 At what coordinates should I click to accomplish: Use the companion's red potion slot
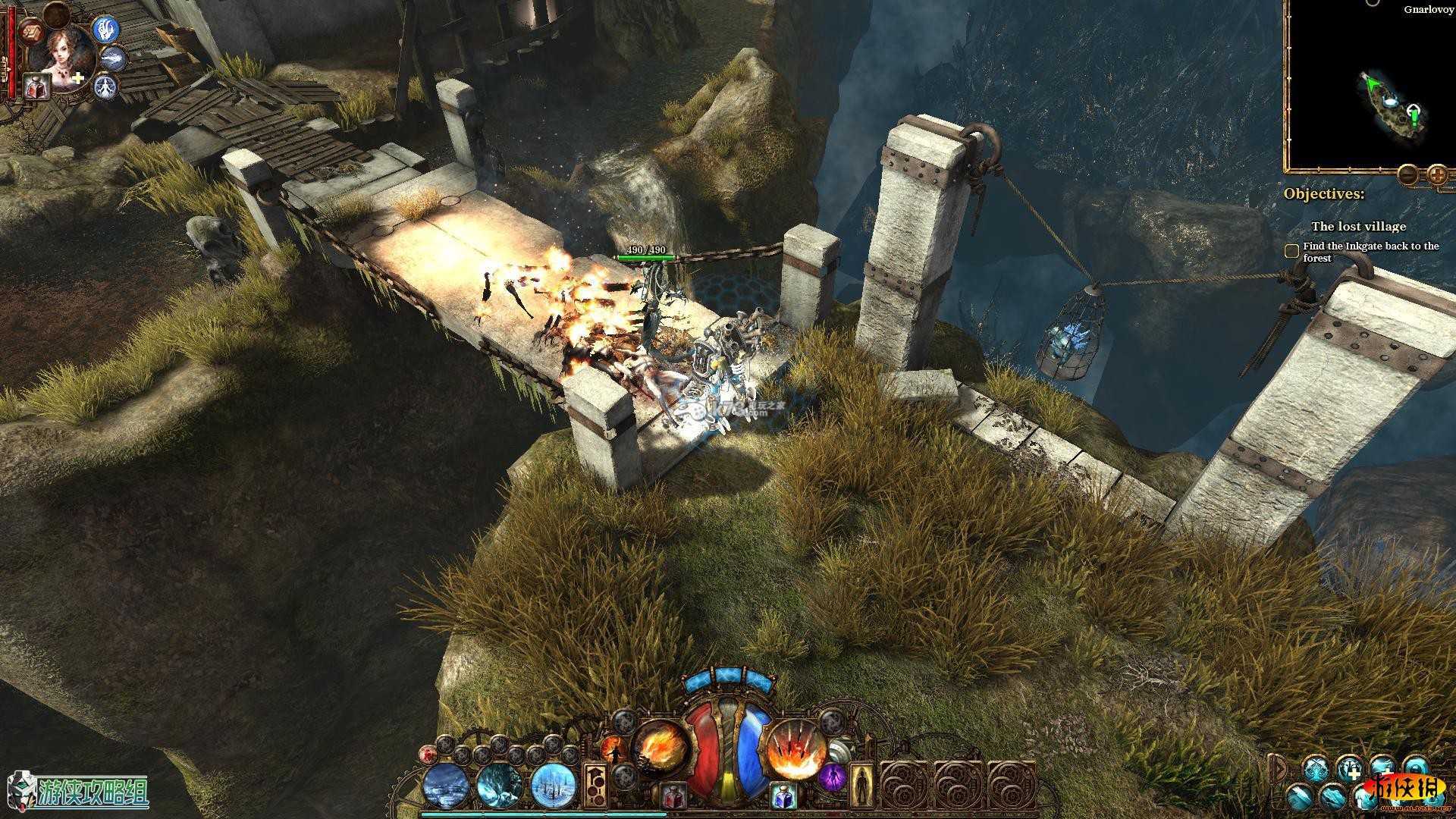[36, 86]
